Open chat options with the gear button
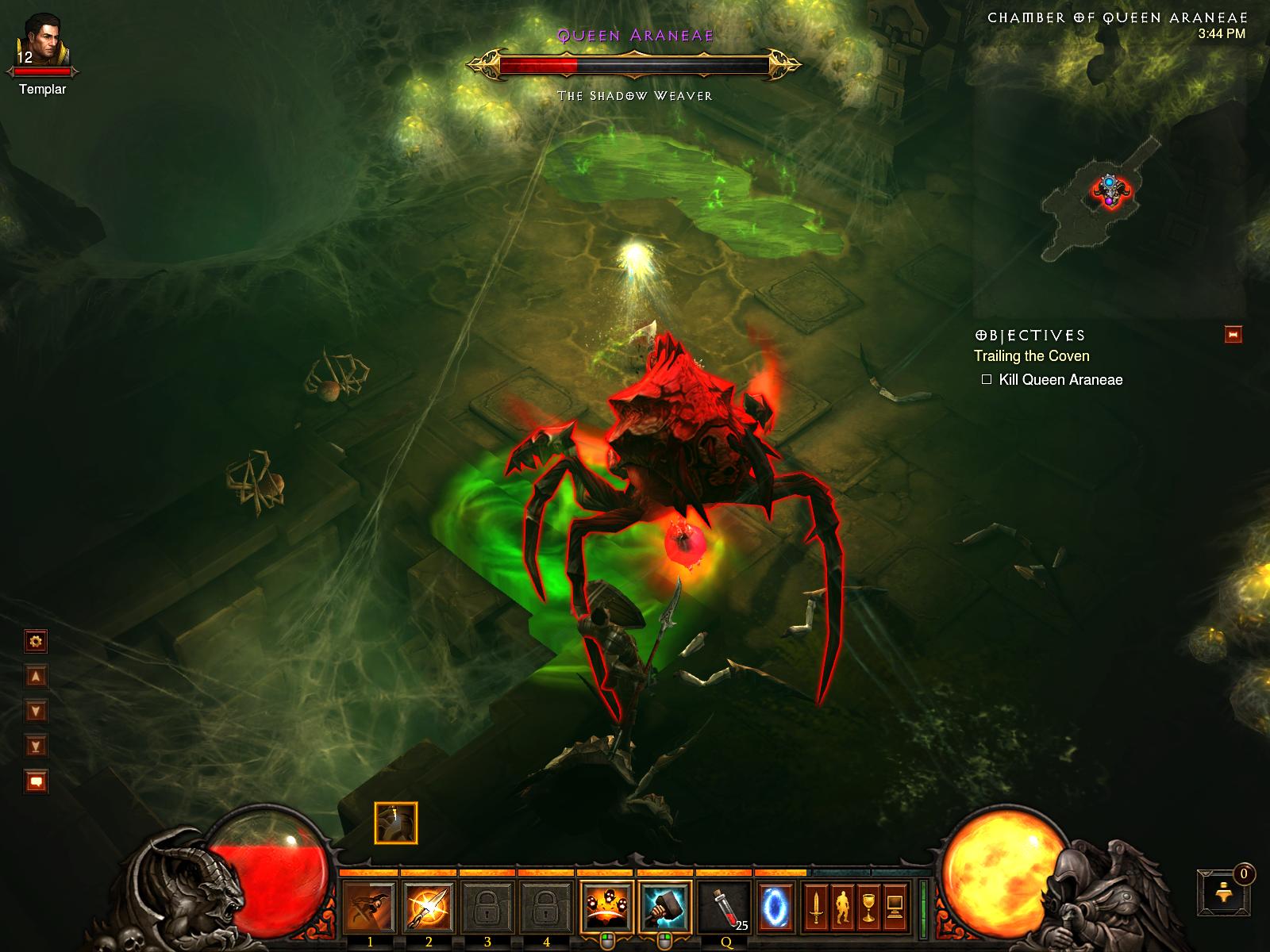The image size is (1270, 952). point(37,640)
